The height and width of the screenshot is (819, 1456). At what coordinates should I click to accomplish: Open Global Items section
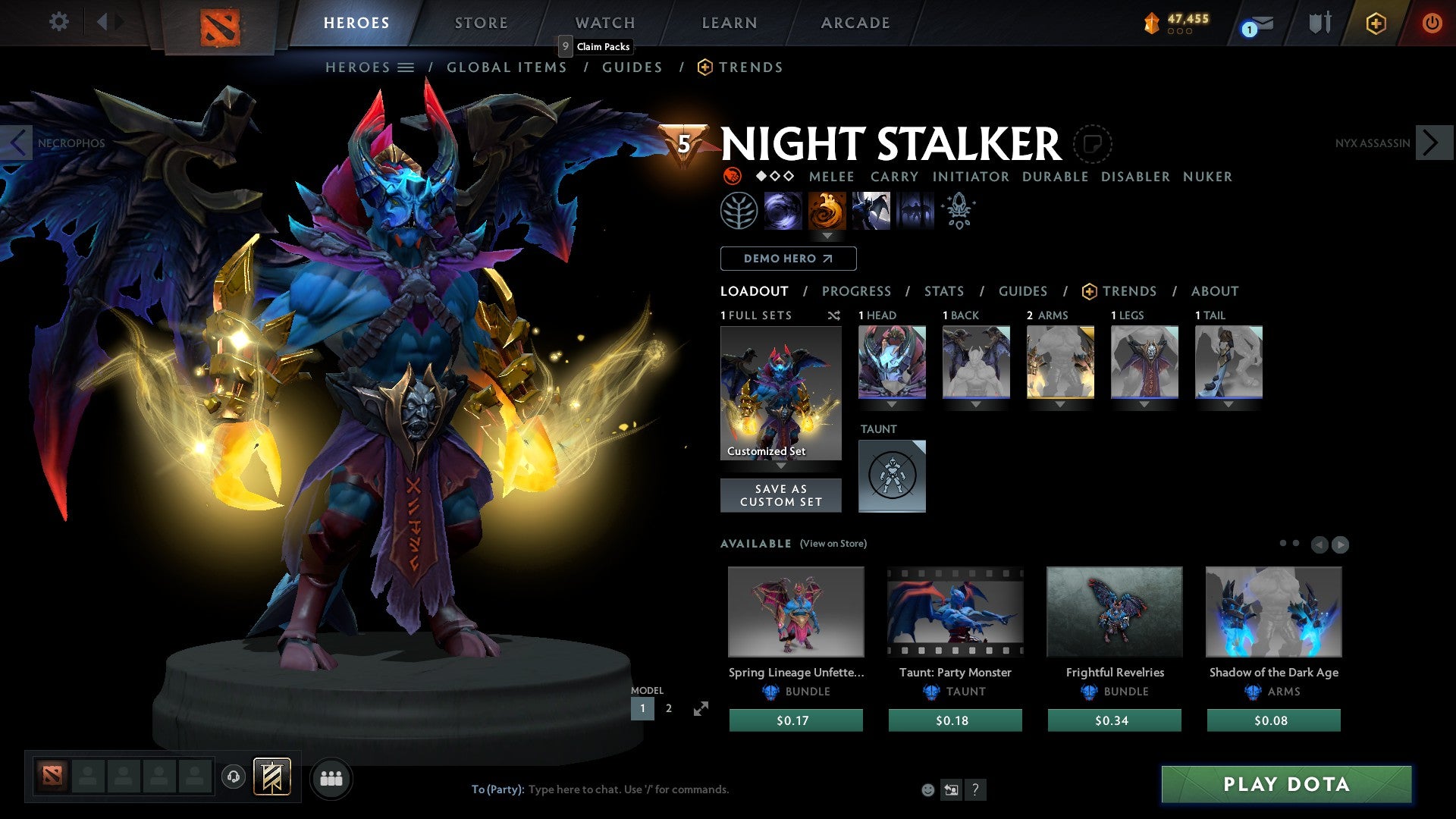click(x=507, y=67)
